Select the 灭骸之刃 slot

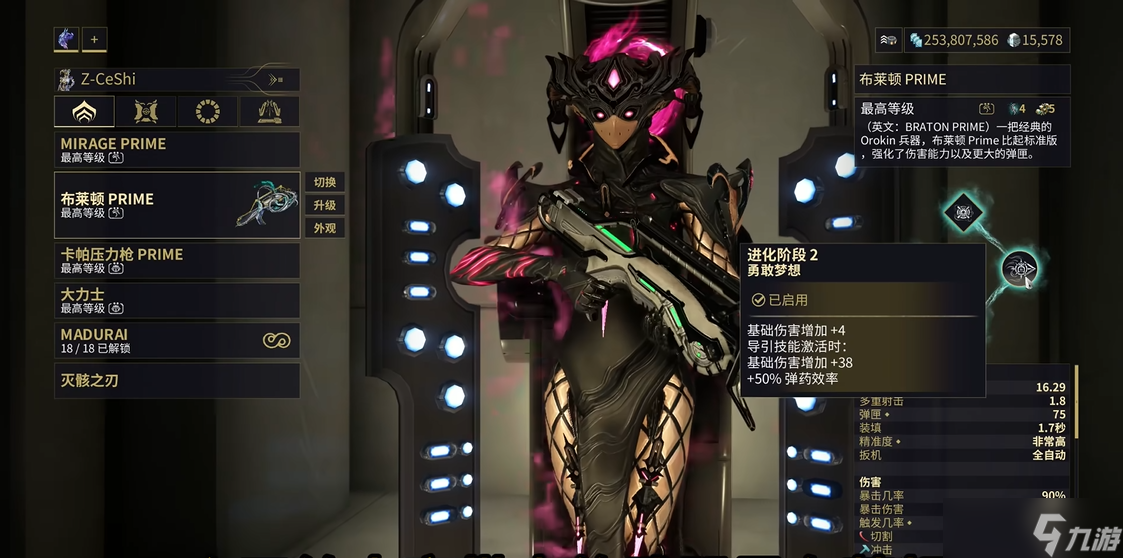tap(176, 380)
